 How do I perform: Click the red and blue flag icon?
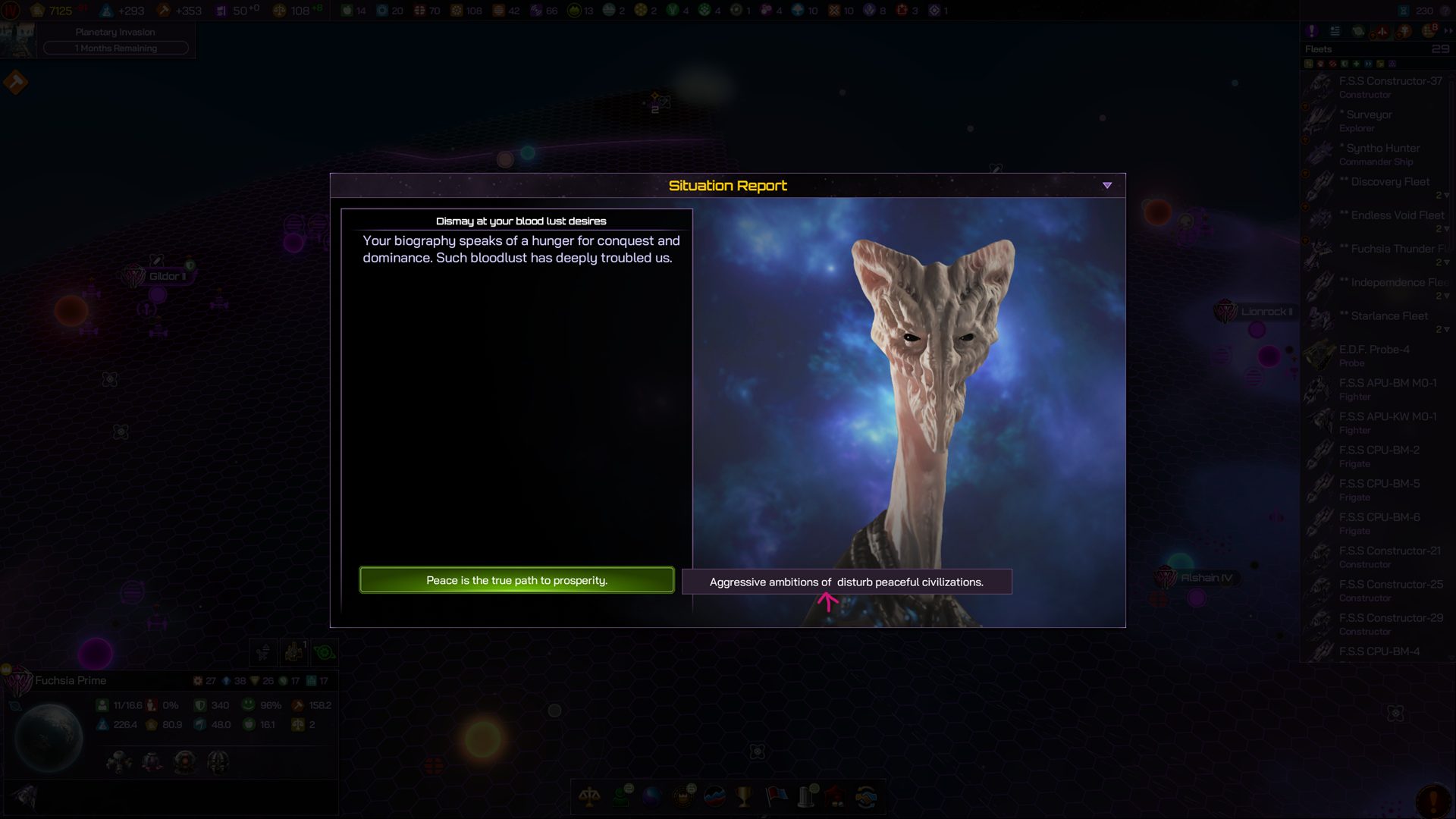(777, 796)
